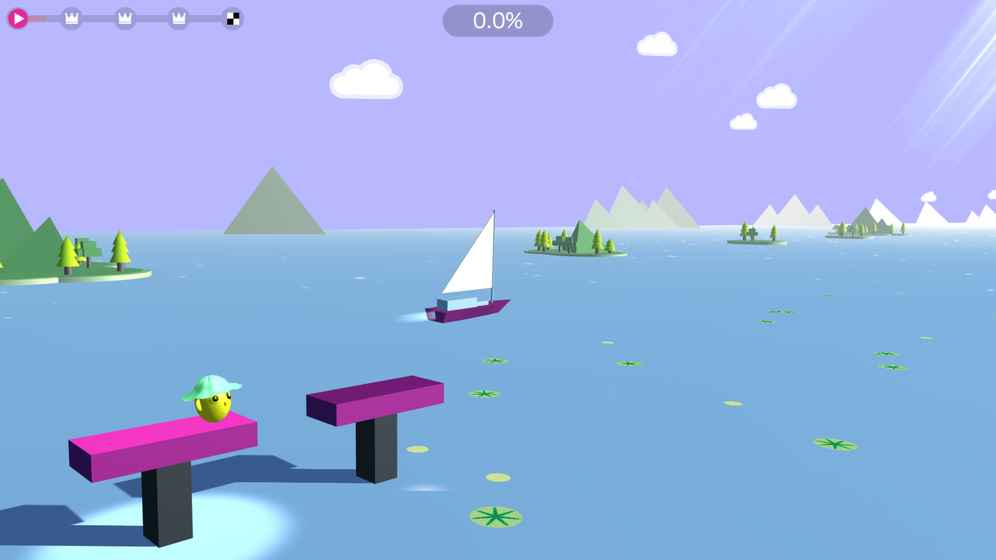Select the checkered finish flag marker
The width and height of the screenshot is (996, 560).
pos(232,18)
